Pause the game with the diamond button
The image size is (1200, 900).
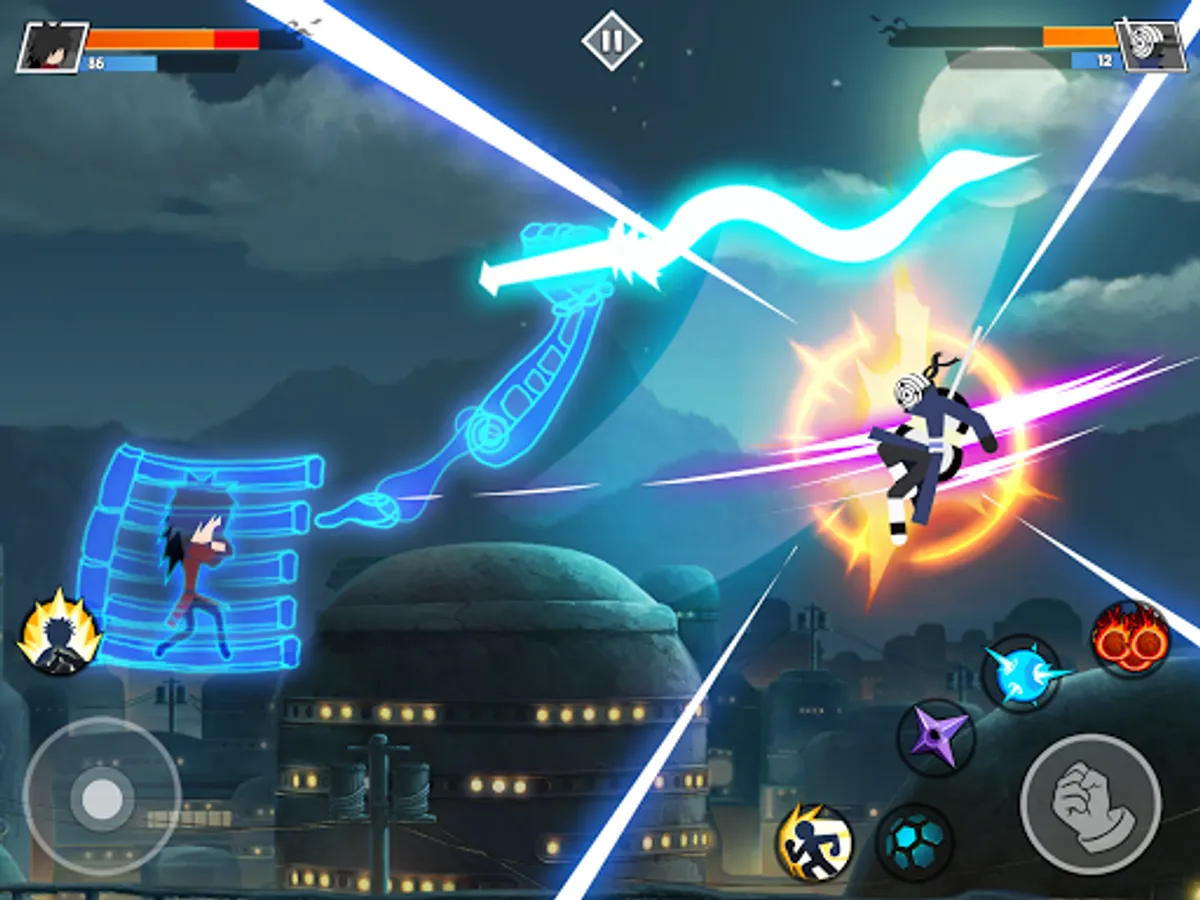[x=613, y=41]
